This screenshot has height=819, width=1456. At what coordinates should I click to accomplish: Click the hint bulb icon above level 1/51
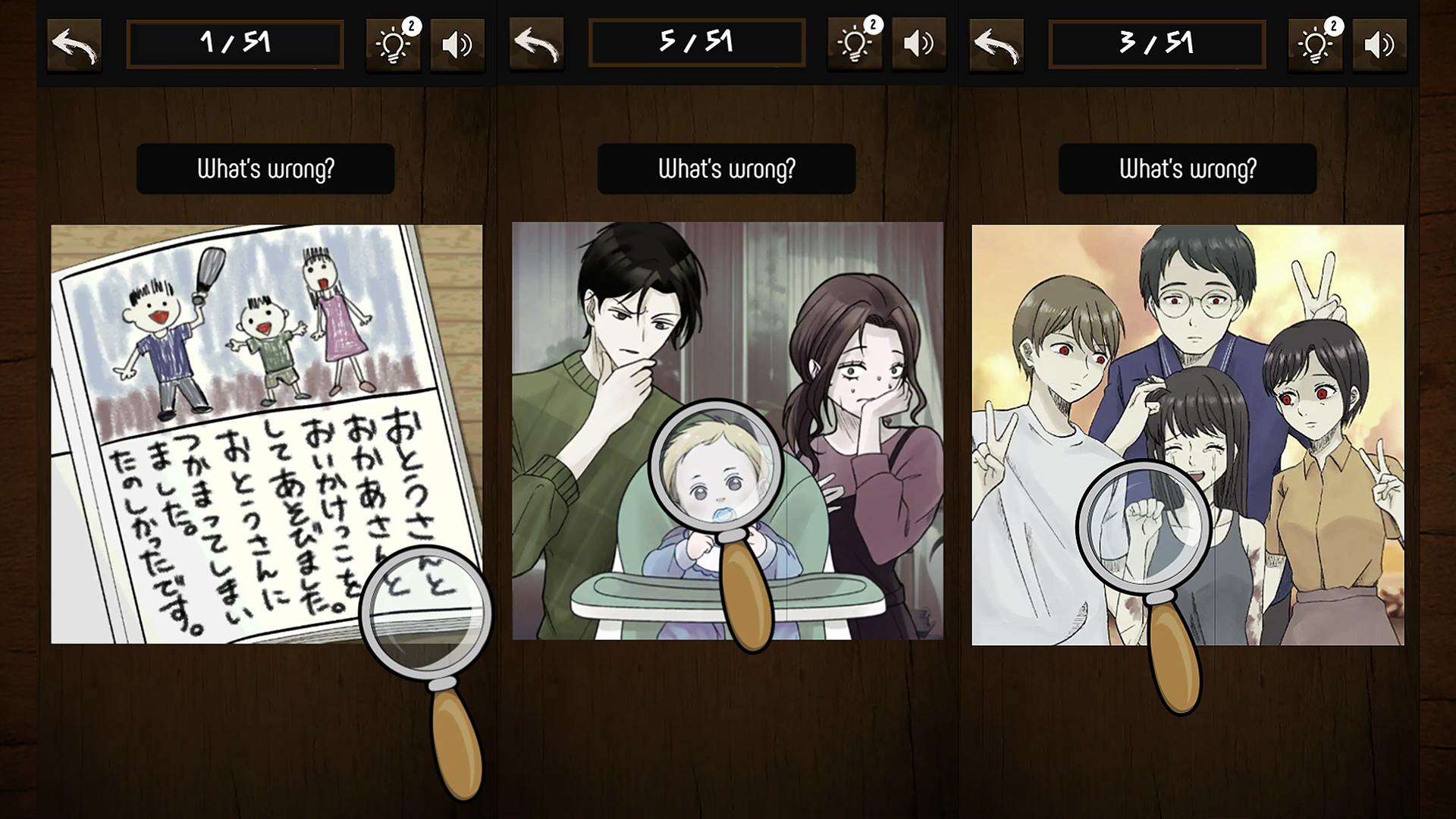click(x=392, y=43)
